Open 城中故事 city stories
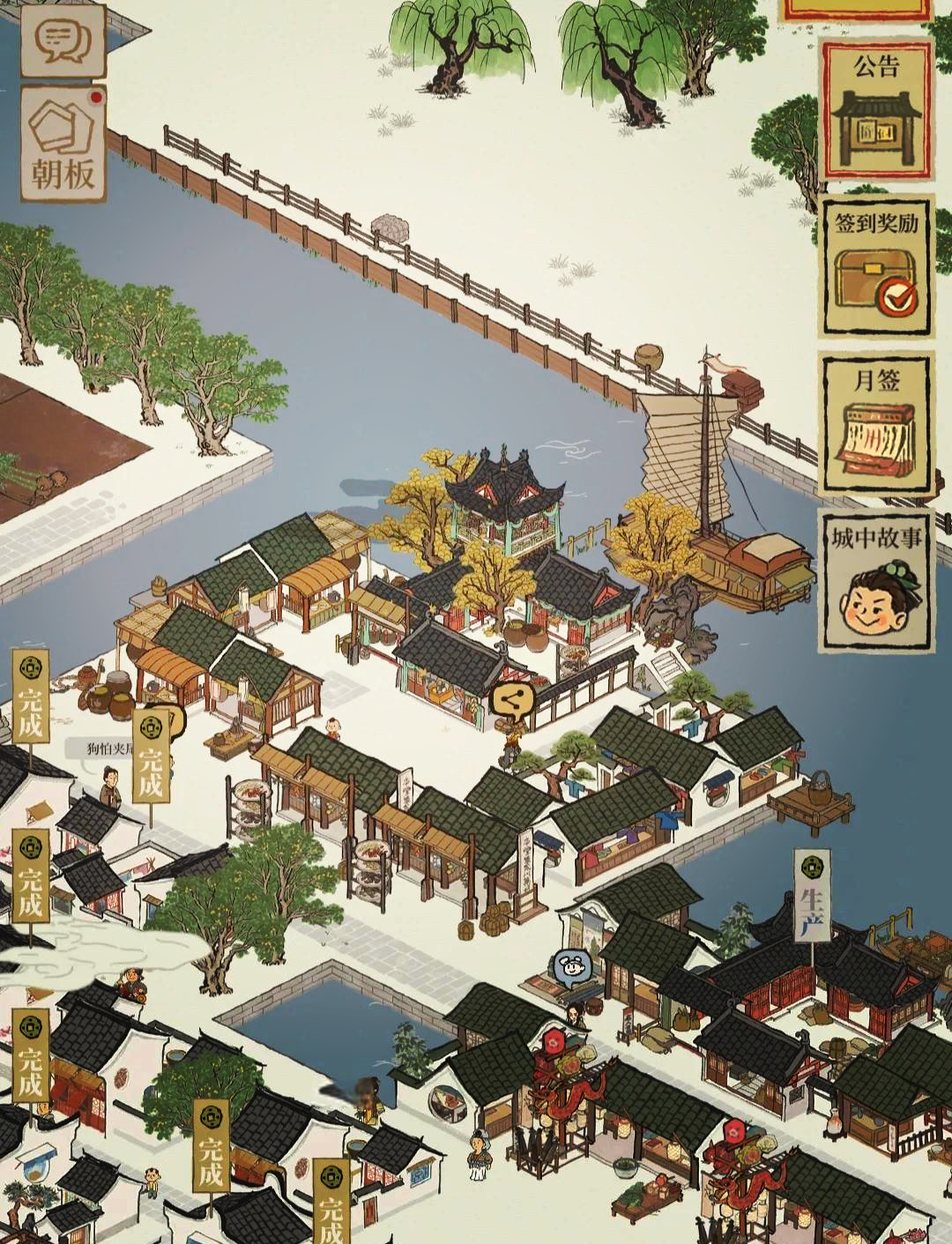Image resolution: width=952 pixels, height=1244 pixels. coord(876,582)
